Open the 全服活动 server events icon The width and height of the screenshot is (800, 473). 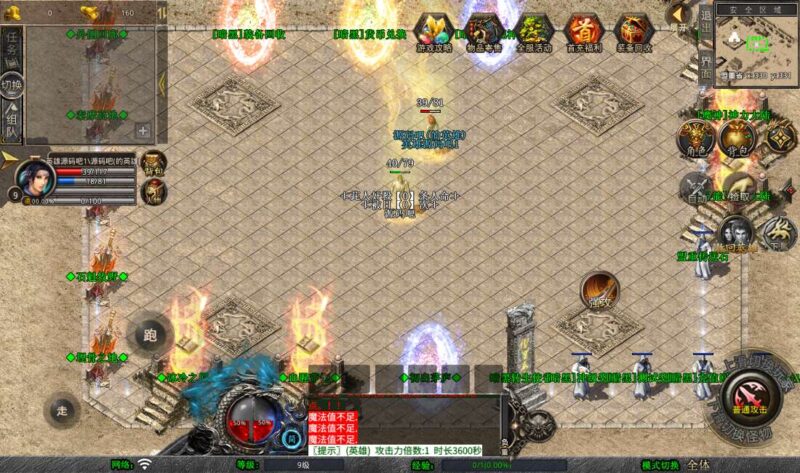pos(534,32)
